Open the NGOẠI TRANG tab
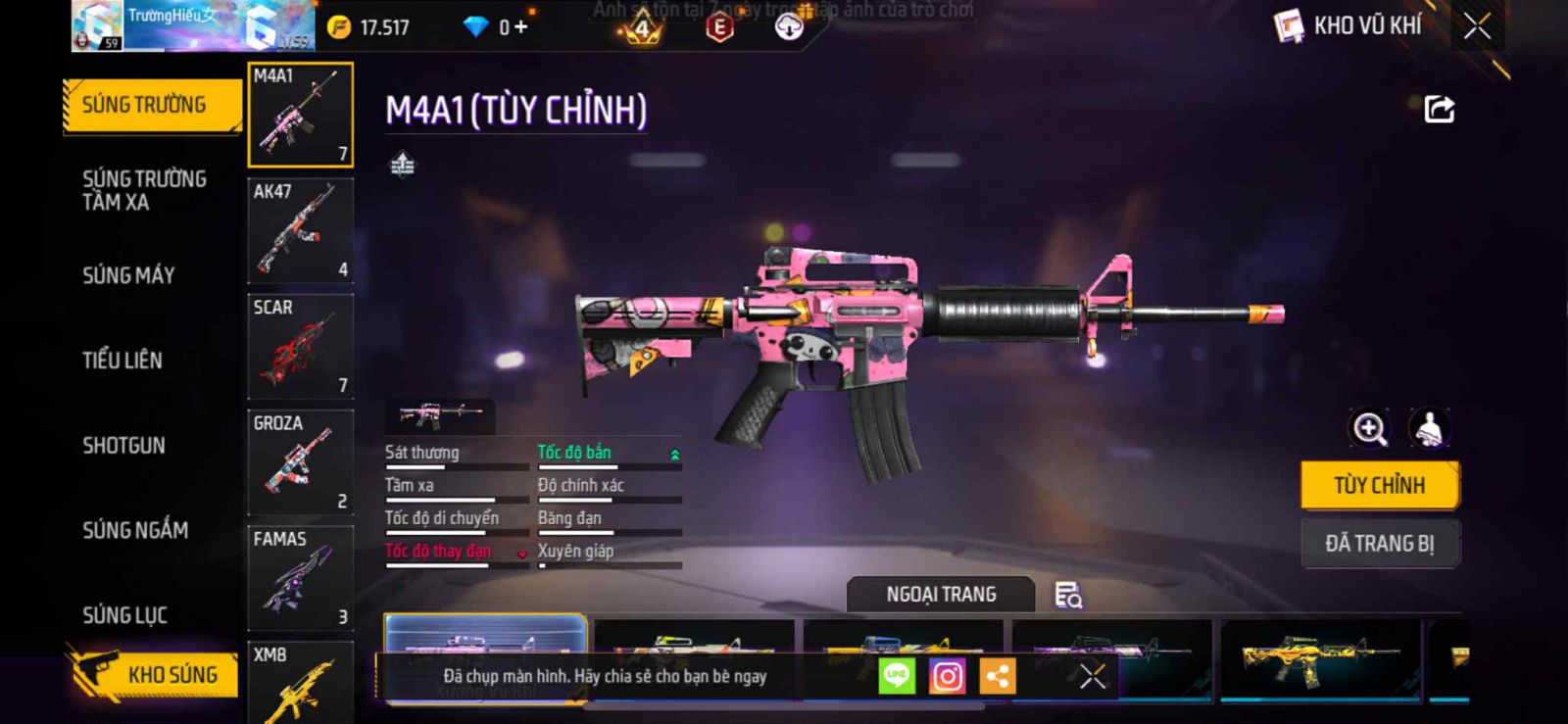Viewport: 1568px width, 724px height. tap(941, 595)
